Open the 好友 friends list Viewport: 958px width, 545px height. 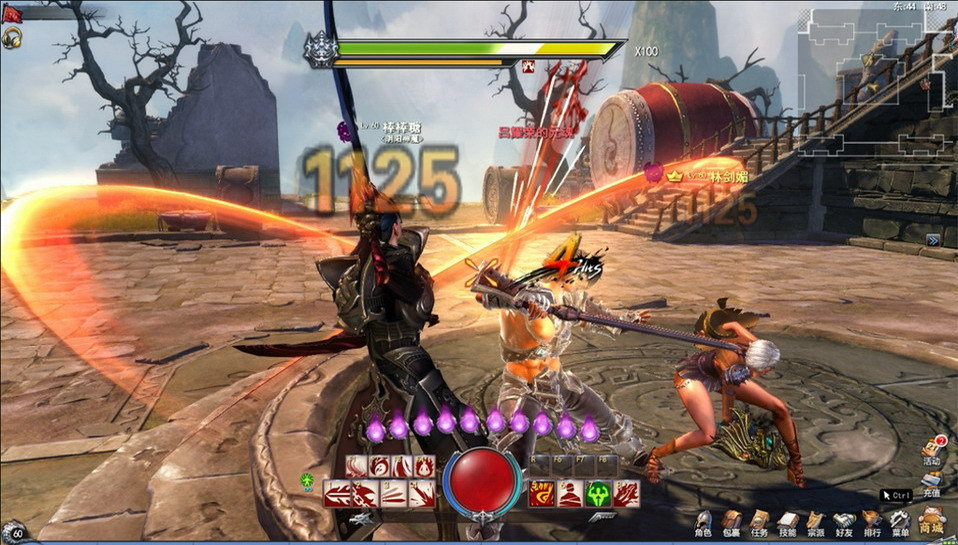[844, 521]
